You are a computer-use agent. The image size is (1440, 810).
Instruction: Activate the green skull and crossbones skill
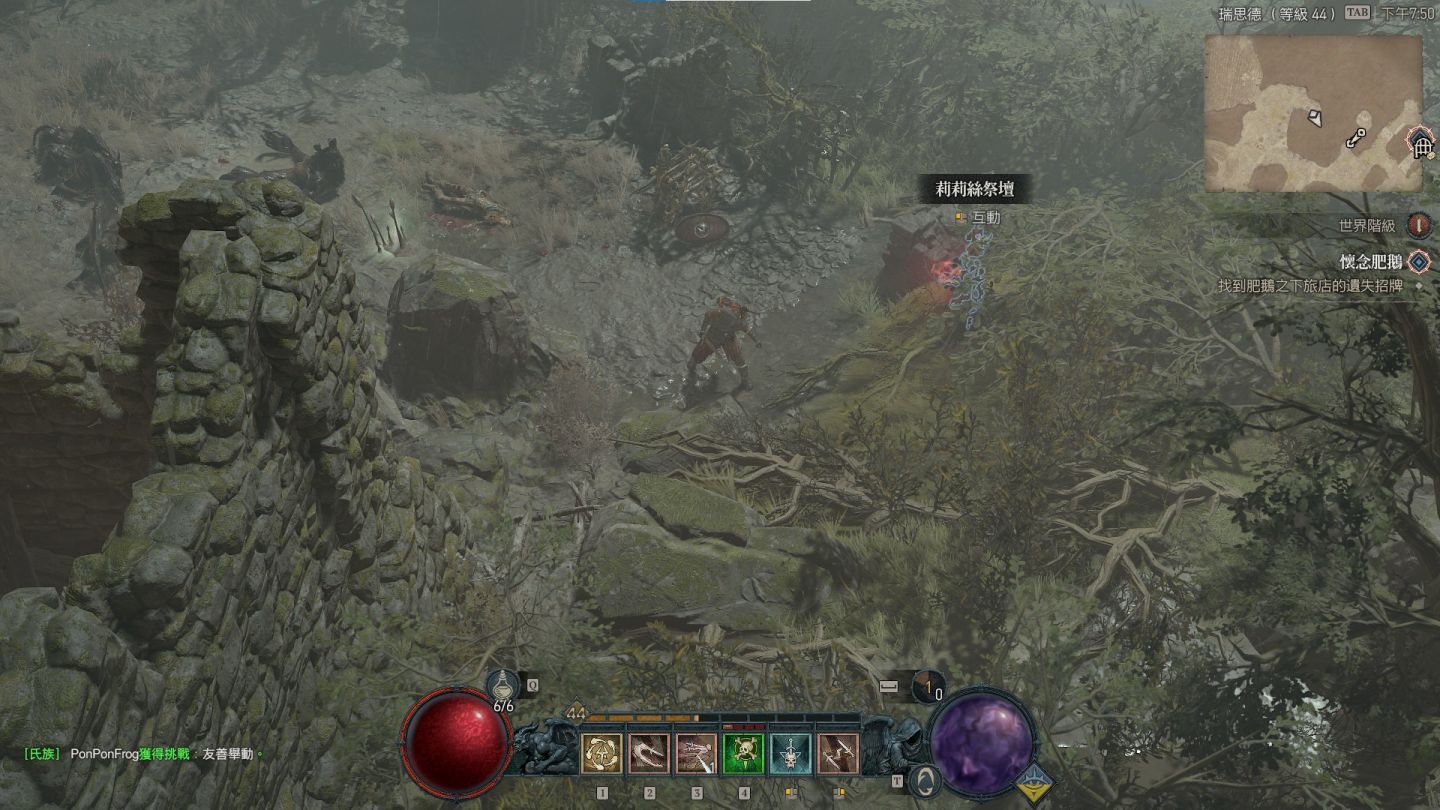pyautogui.click(x=743, y=754)
